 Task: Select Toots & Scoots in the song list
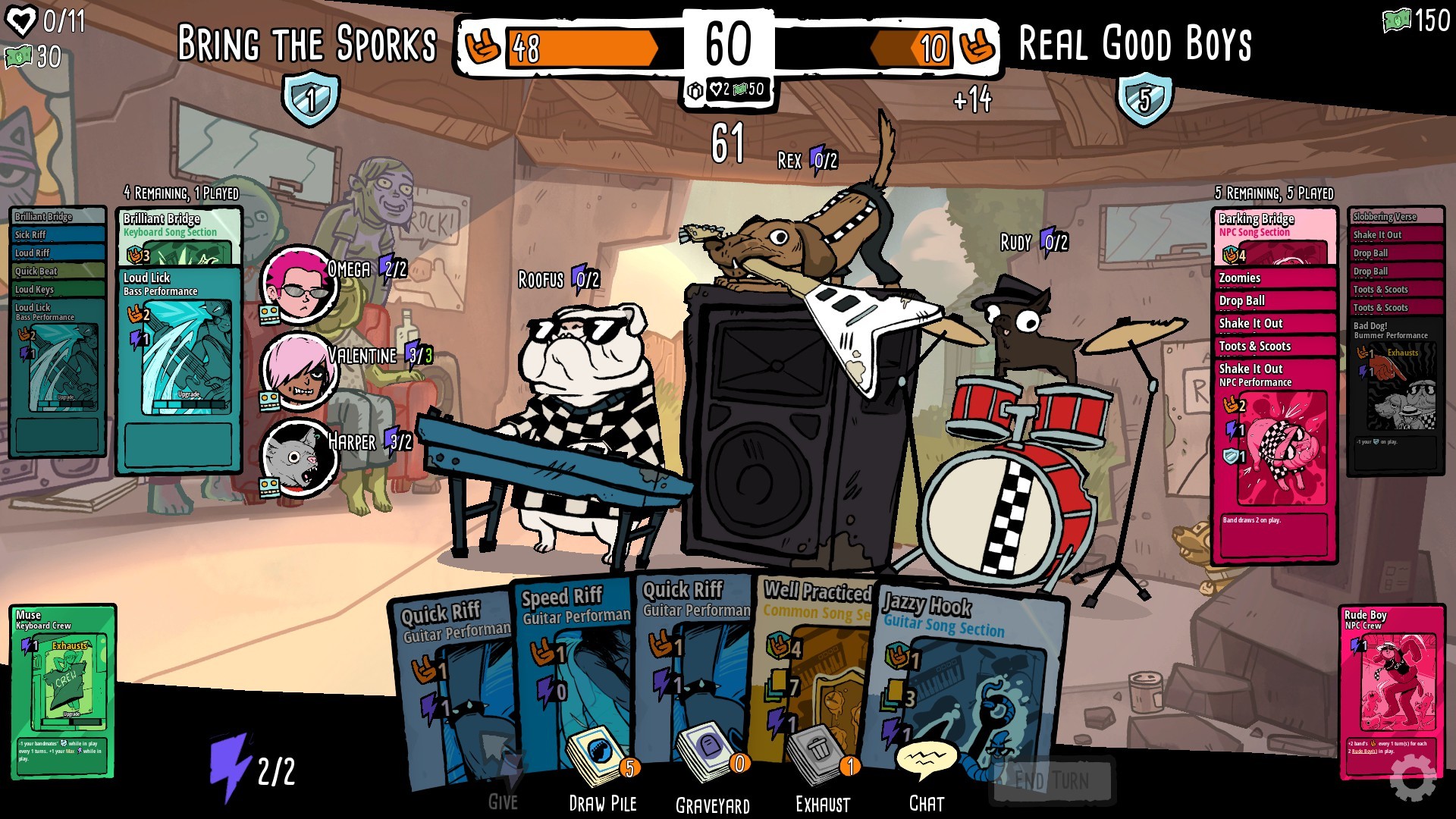(x=1254, y=346)
